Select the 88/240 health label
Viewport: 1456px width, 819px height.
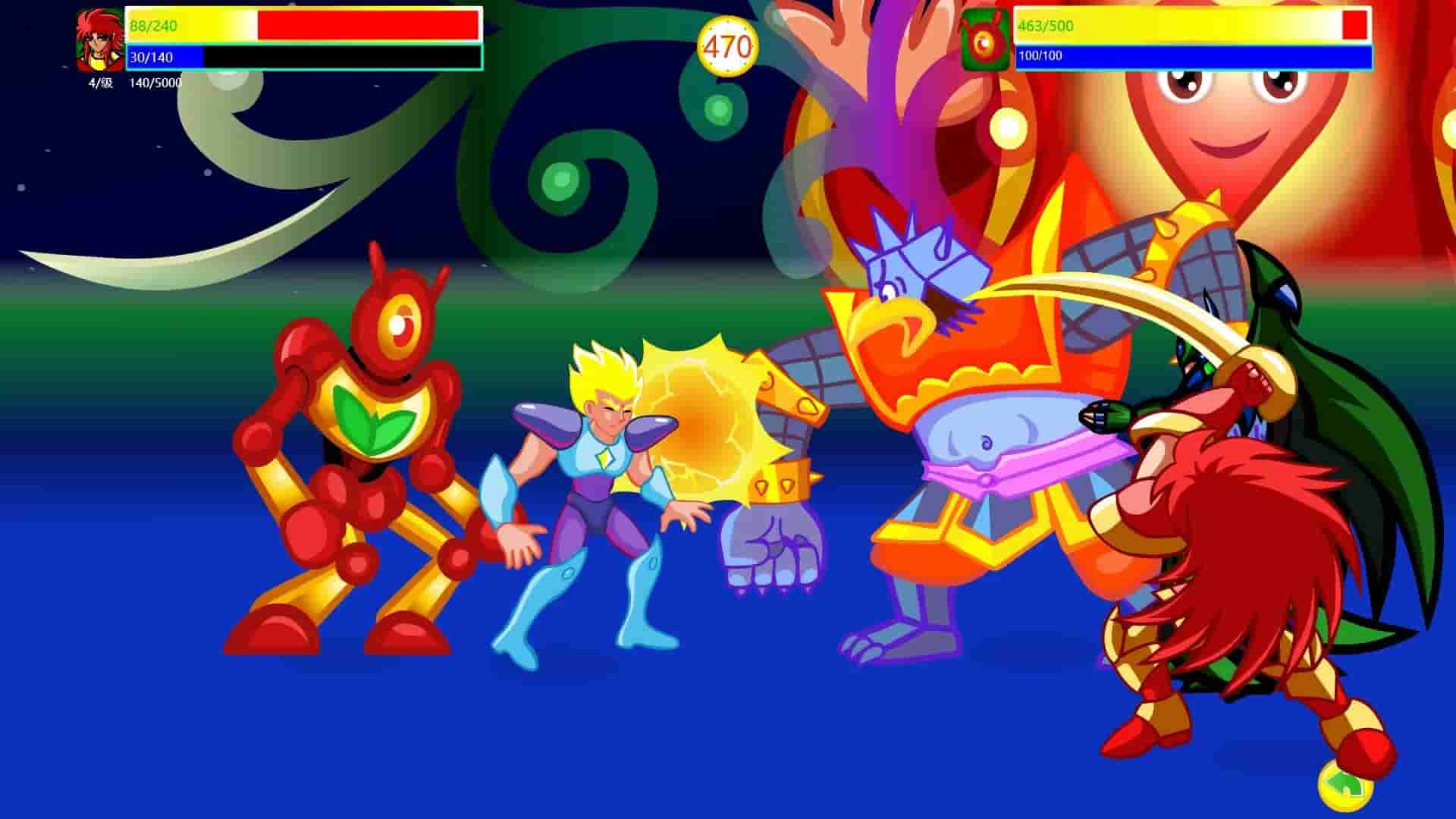[x=153, y=26]
